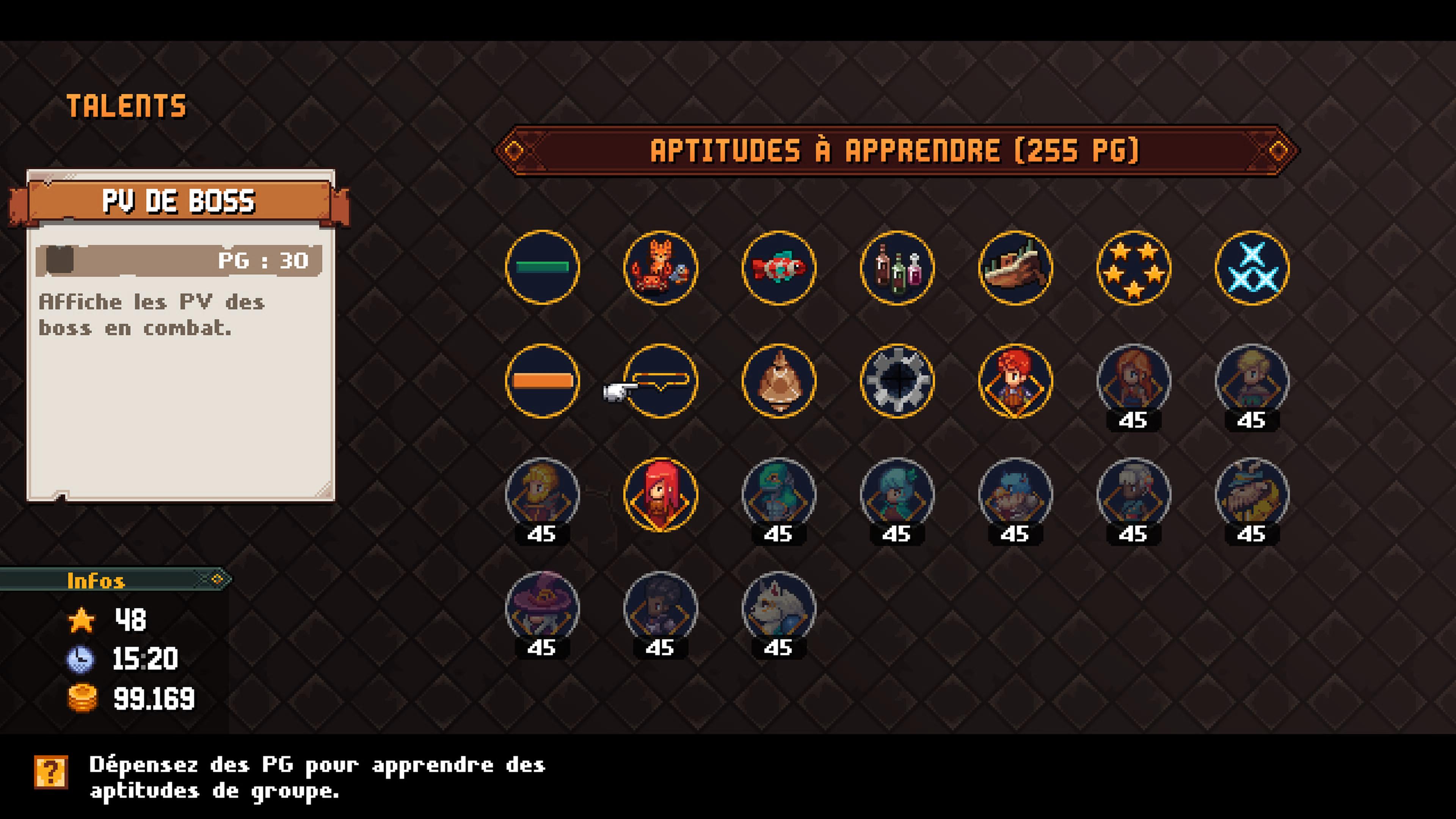Choose the PV de Boss outline bar talent
Viewport: 1456px width, 819px height.
click(x=660, y=381)
